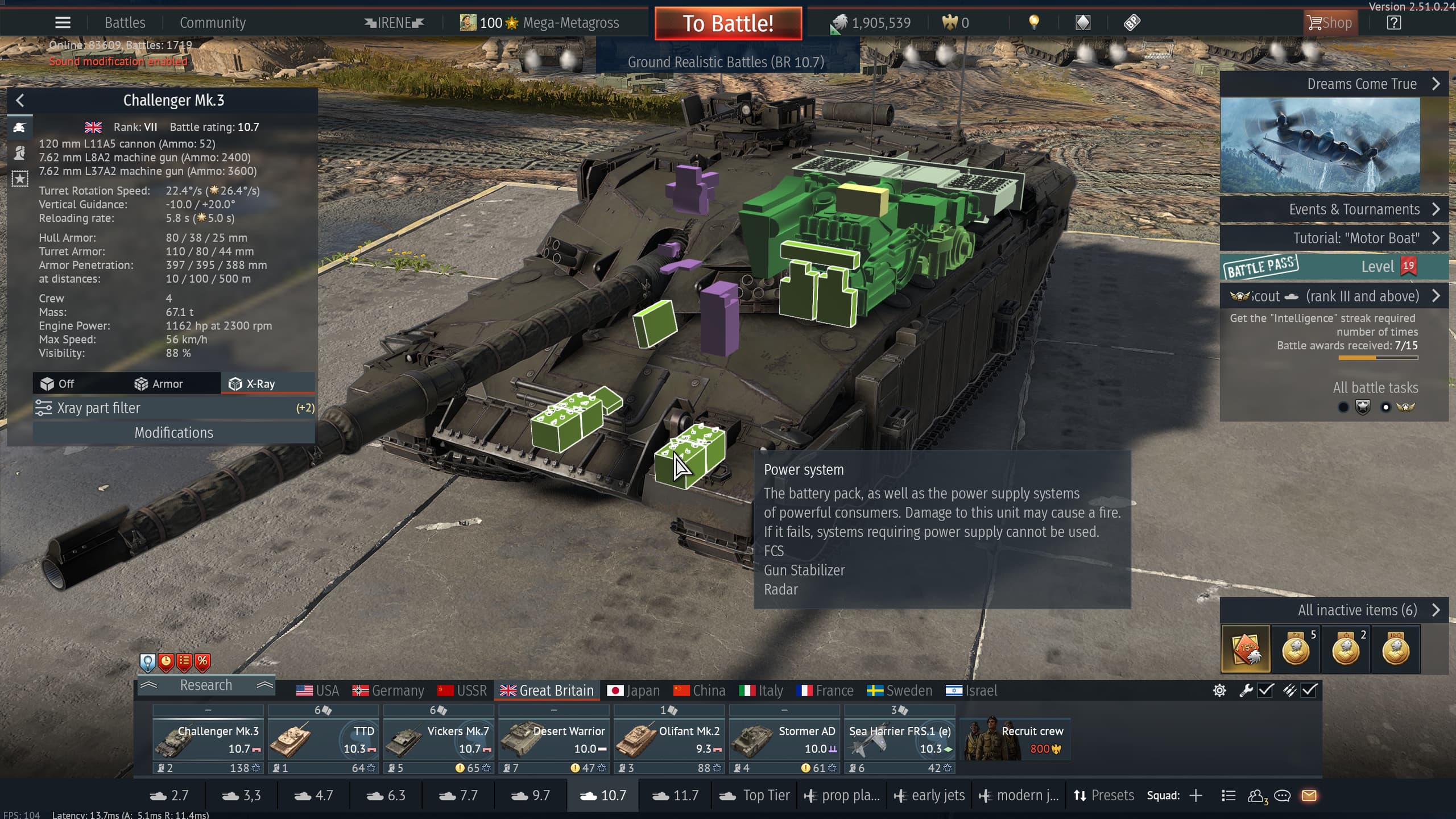Start the match with To Battle!

(x=728, y=24)
